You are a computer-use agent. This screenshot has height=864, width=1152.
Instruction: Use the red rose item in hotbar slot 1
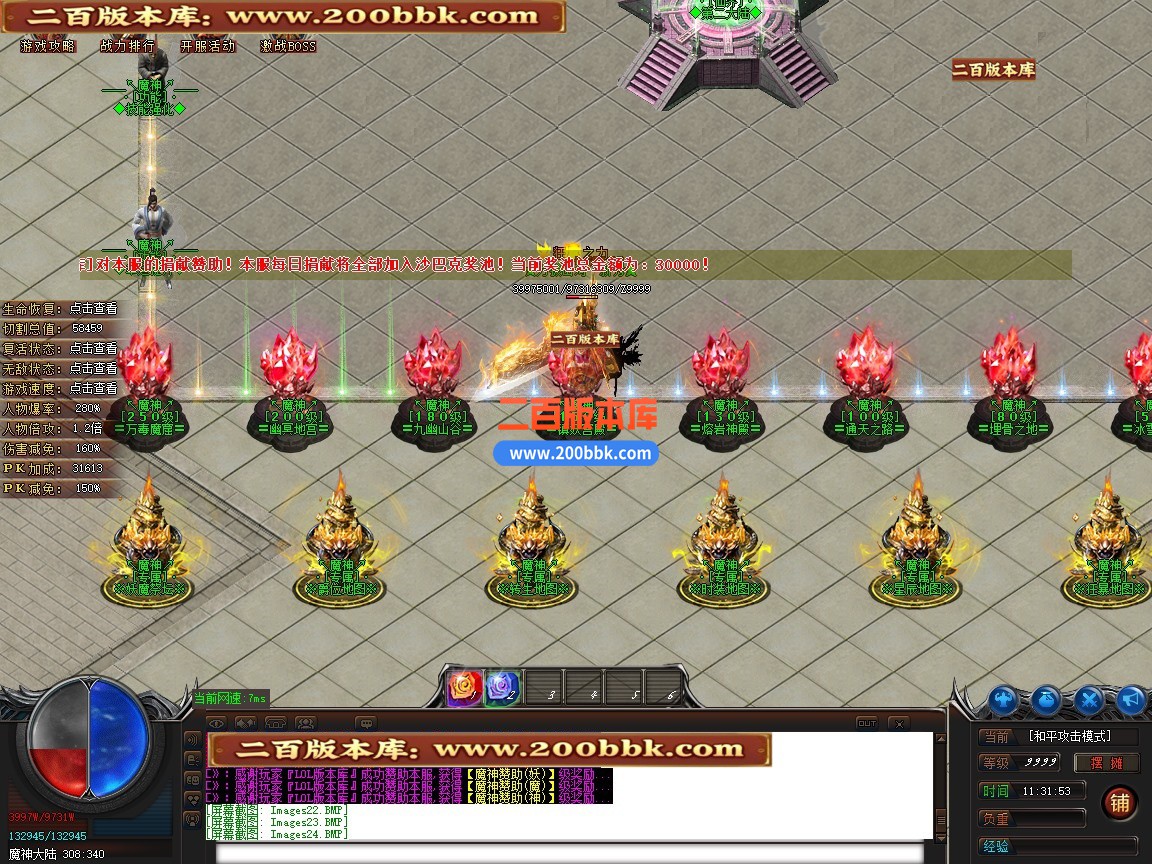[464, 688]
